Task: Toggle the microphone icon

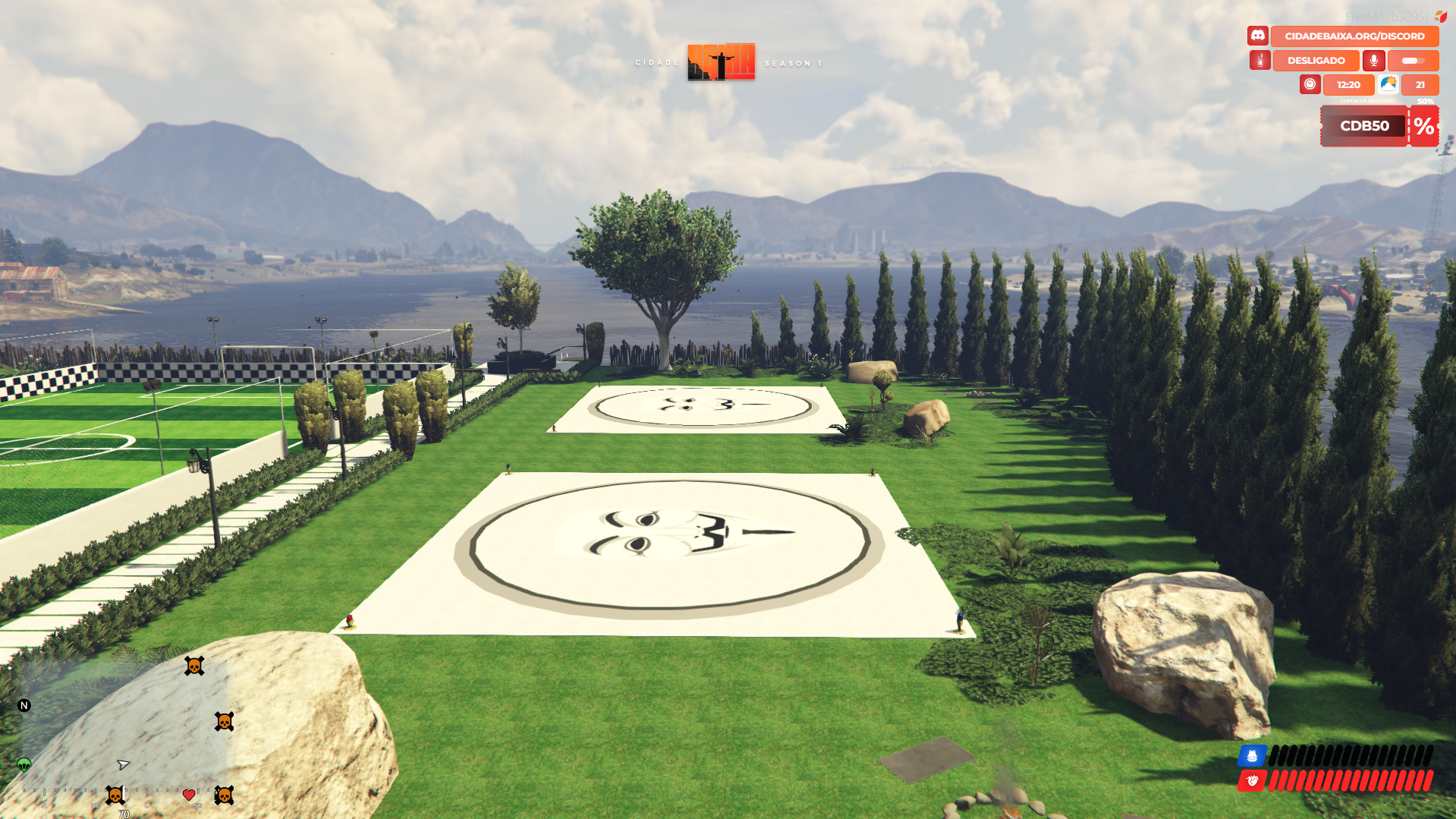Action: click(1373, 60)
